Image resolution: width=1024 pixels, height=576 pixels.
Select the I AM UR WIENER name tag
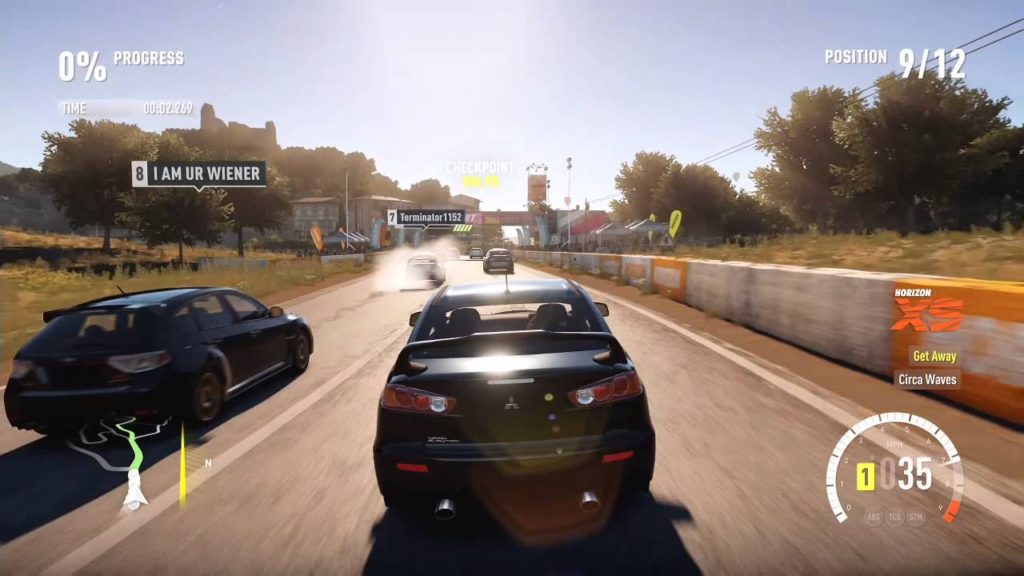tap(199, 174)
